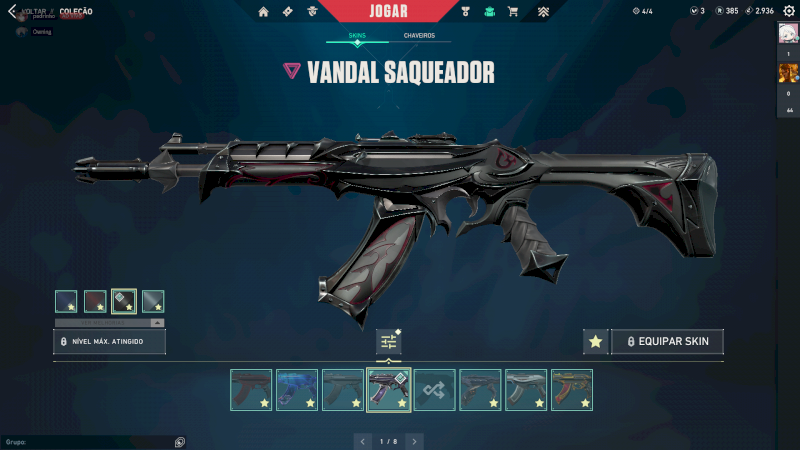Switch to the Chaveiros tab

click(x=419, y=35)
